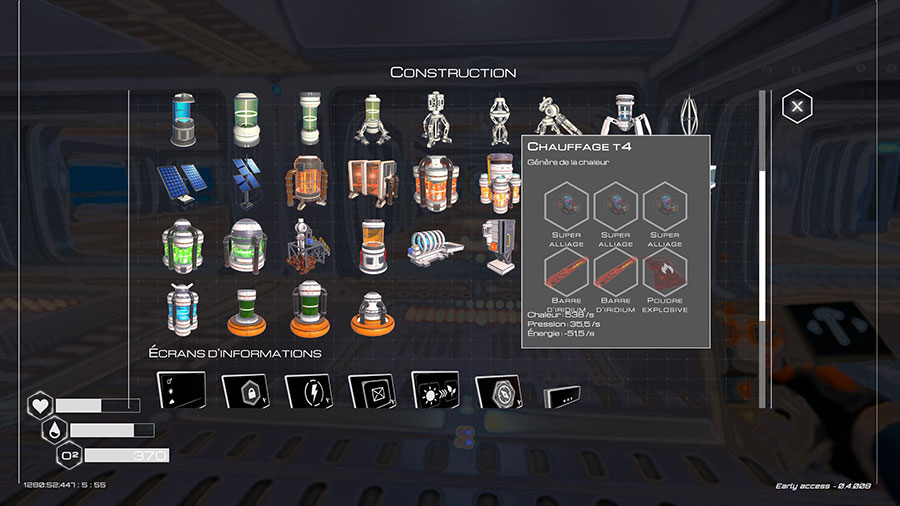
Task: Pick the drill machine on ore rocks
Action: click(307, 245)
